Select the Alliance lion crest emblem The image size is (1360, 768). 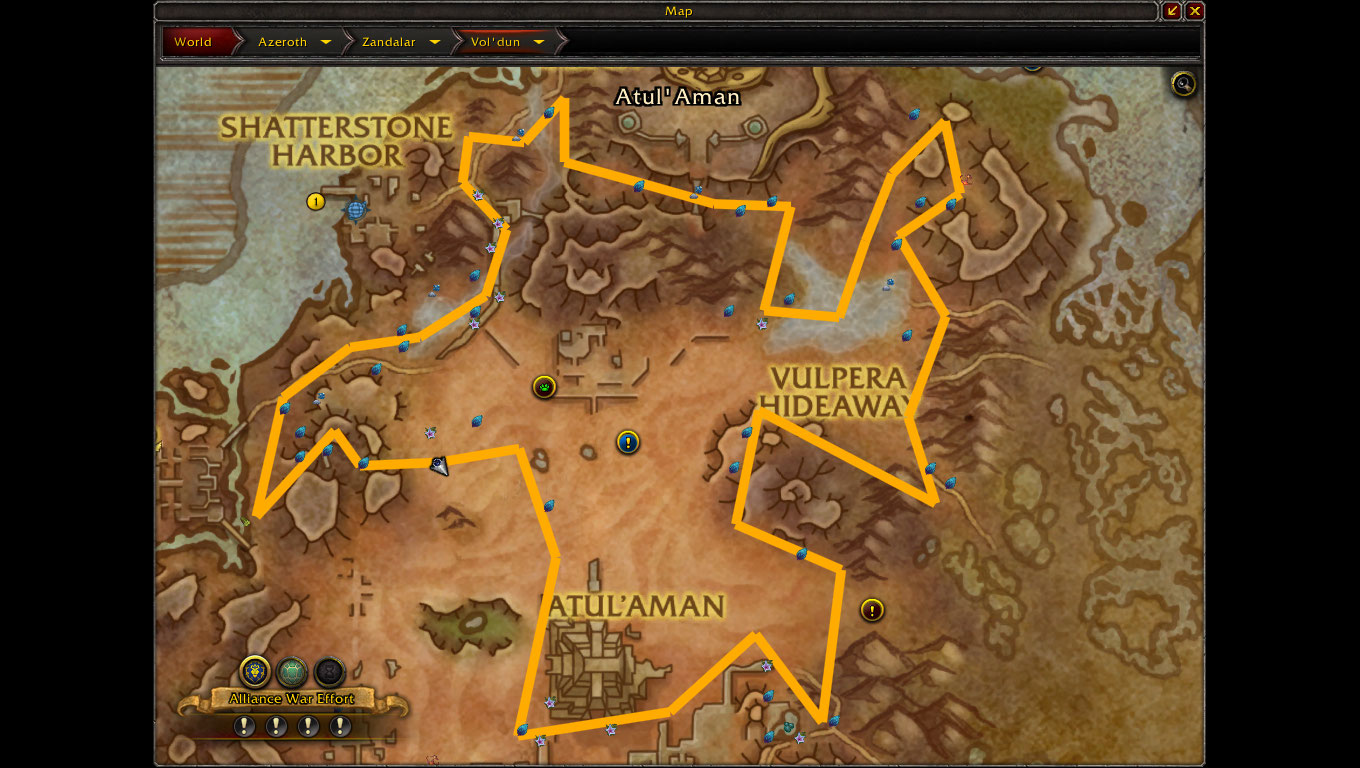256,671
